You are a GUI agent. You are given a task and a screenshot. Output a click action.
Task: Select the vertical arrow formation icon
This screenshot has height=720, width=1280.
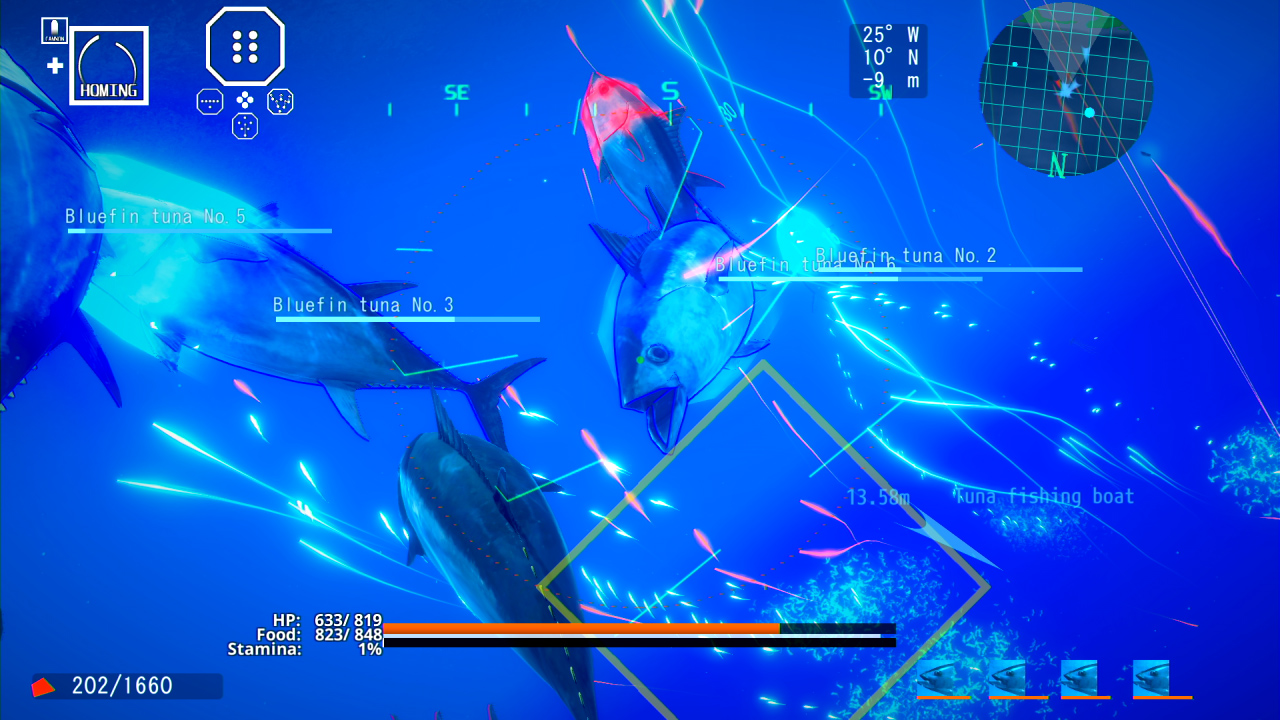click(244, 125)
